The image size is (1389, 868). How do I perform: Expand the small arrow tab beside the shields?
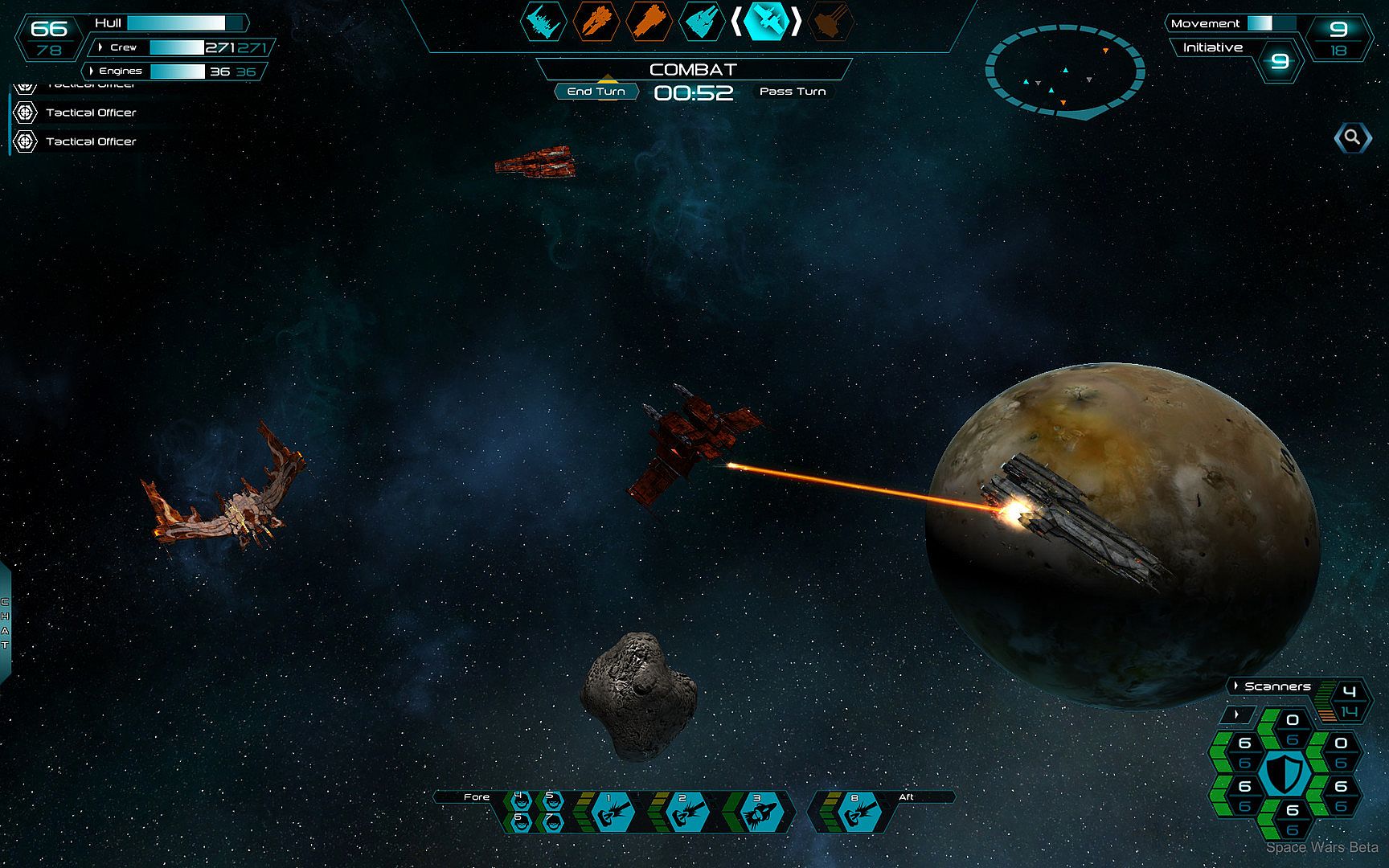click(x=1236, y=714)
